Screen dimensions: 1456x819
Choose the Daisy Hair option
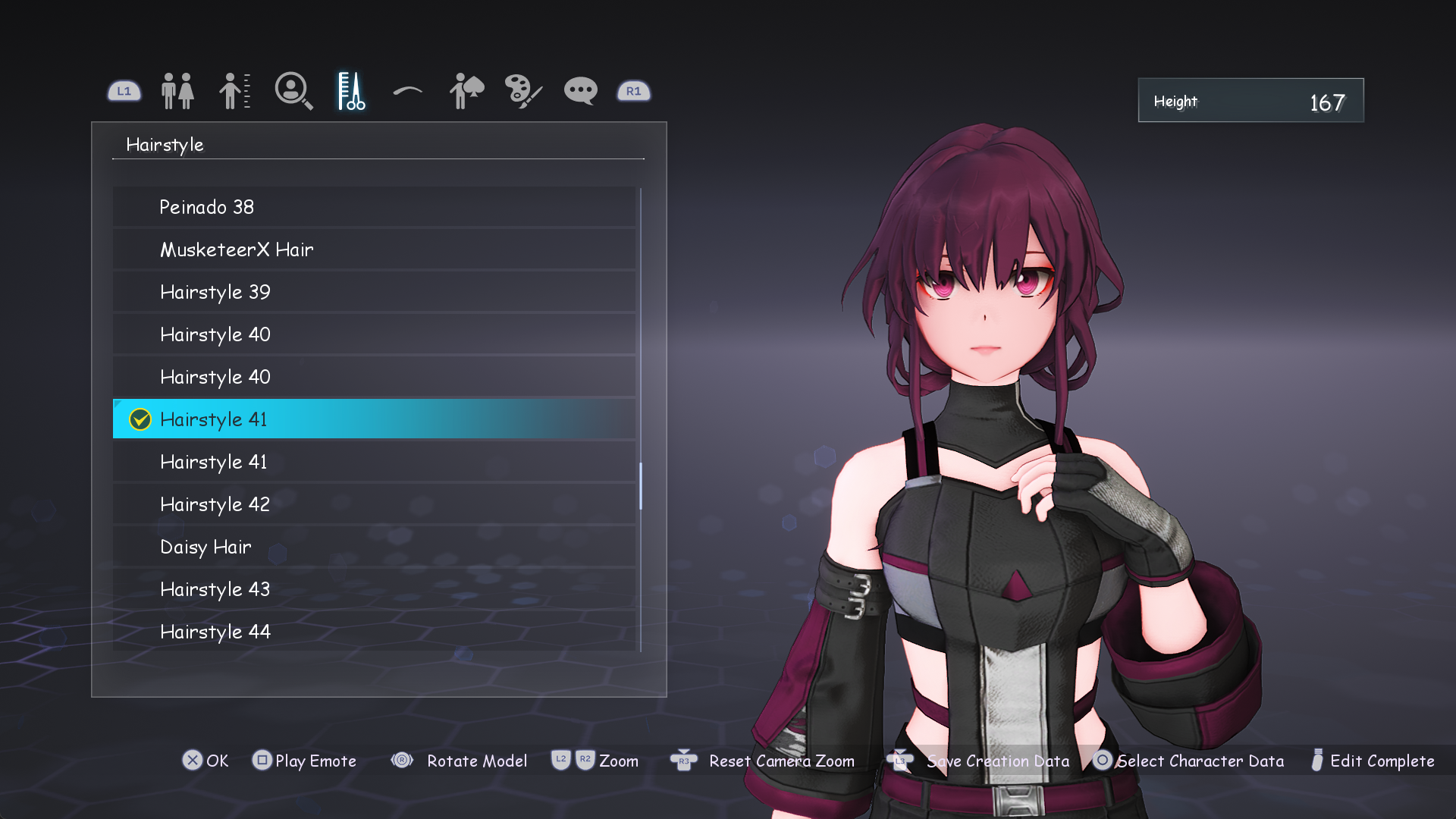(374, 547)
